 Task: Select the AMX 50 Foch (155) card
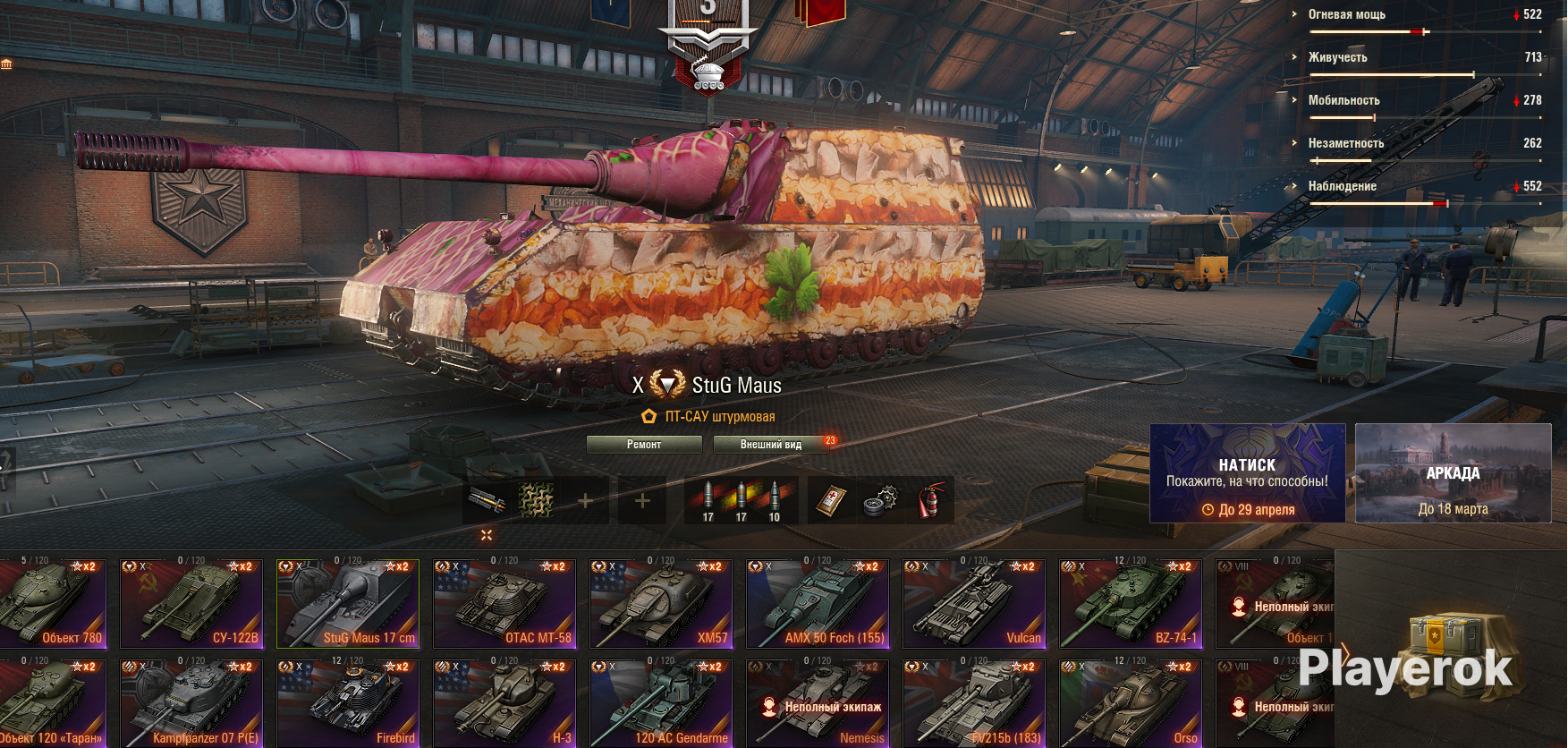click(818, 603)
